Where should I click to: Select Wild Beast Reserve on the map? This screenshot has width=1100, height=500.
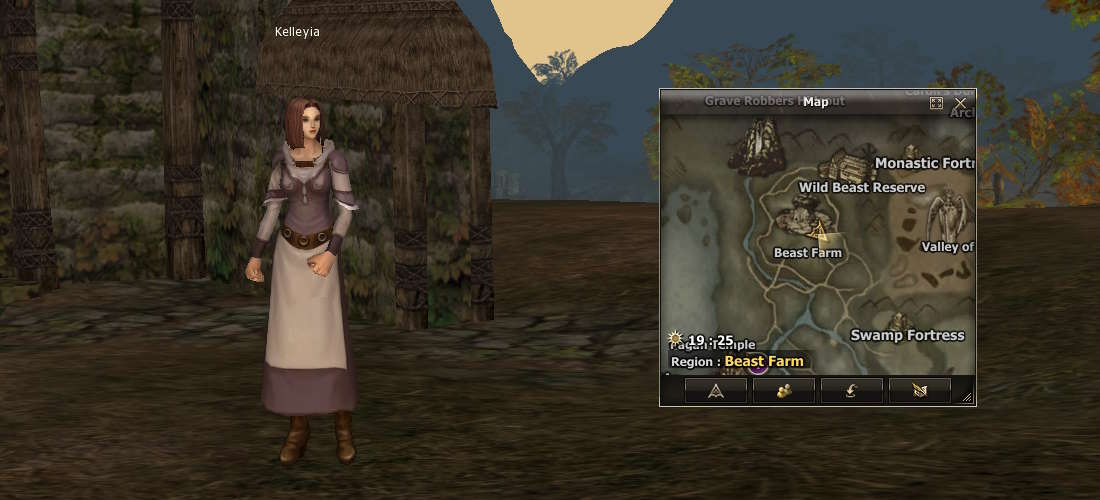pyautogui.click(x=862, y=187)
